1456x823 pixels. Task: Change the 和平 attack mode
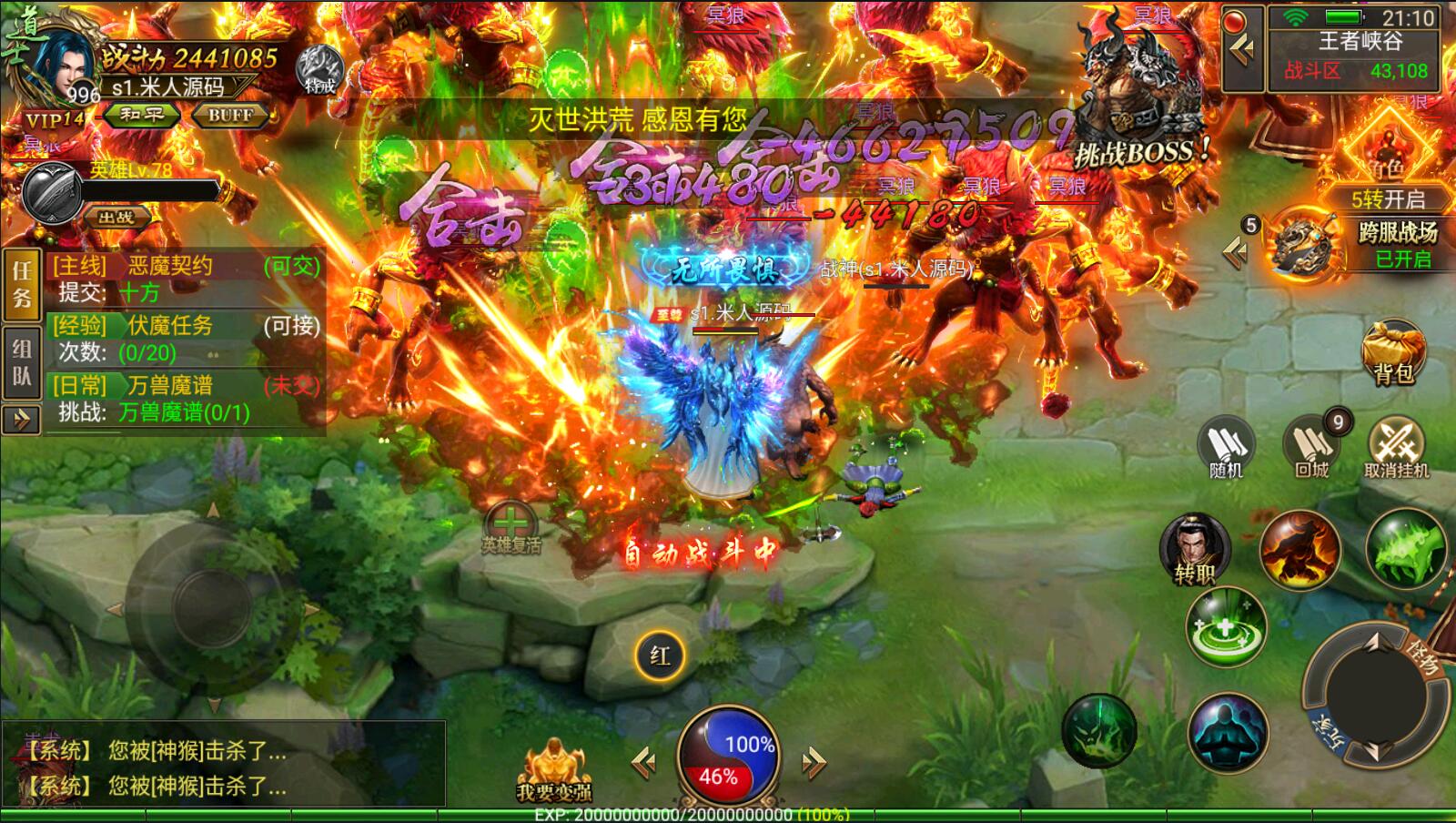(x=142, y=115)
